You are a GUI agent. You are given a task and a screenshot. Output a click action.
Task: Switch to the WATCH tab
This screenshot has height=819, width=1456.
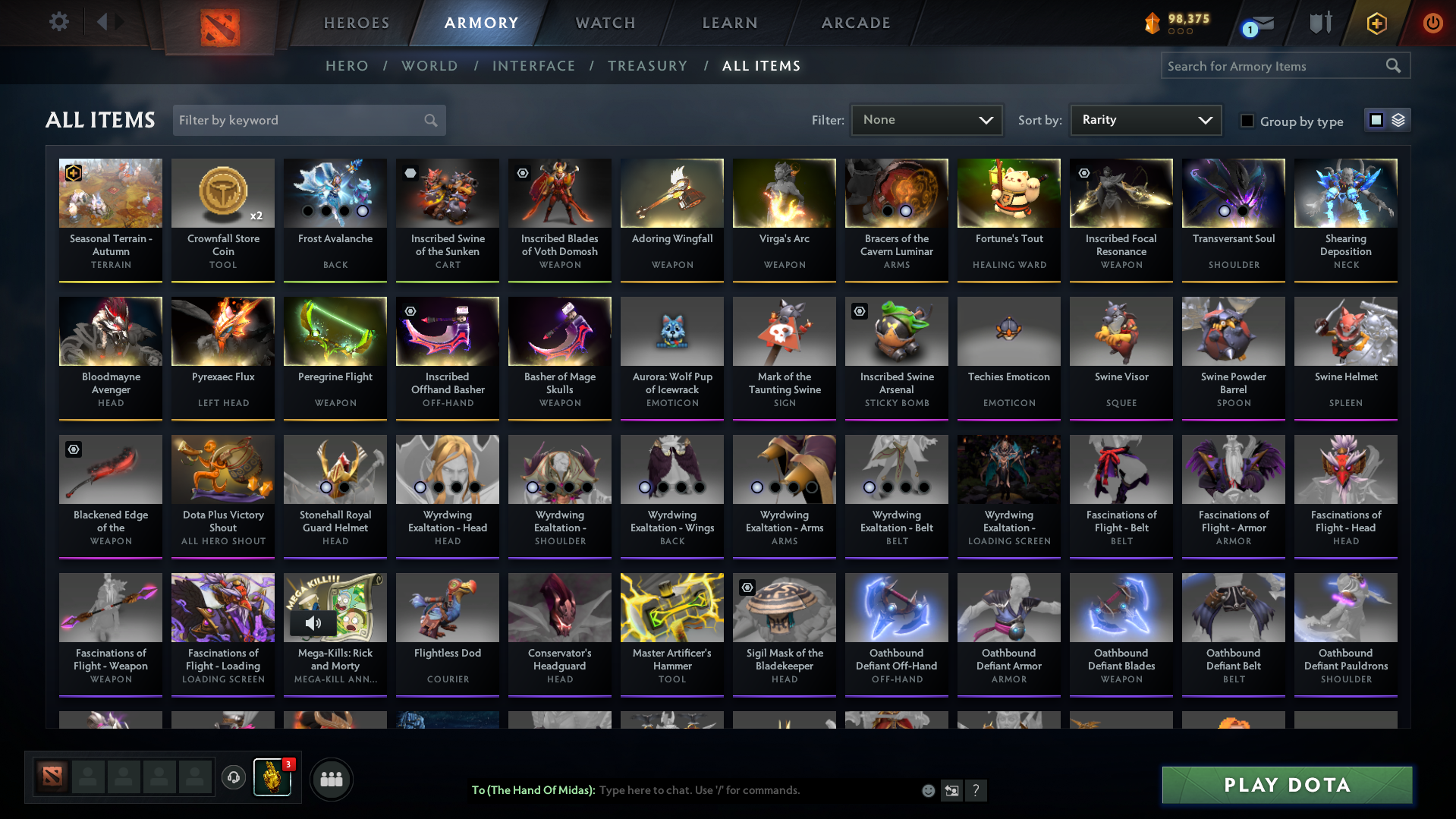605,23
